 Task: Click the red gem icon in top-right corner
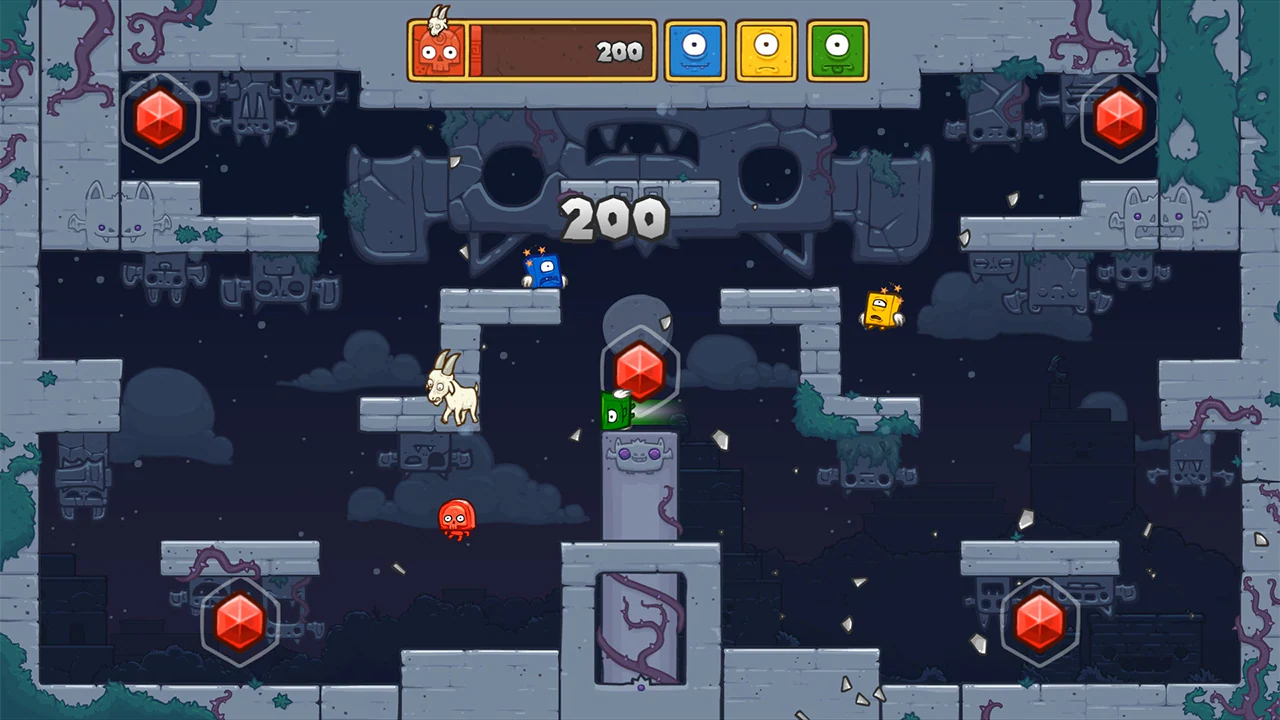(x=1119, y=120)
